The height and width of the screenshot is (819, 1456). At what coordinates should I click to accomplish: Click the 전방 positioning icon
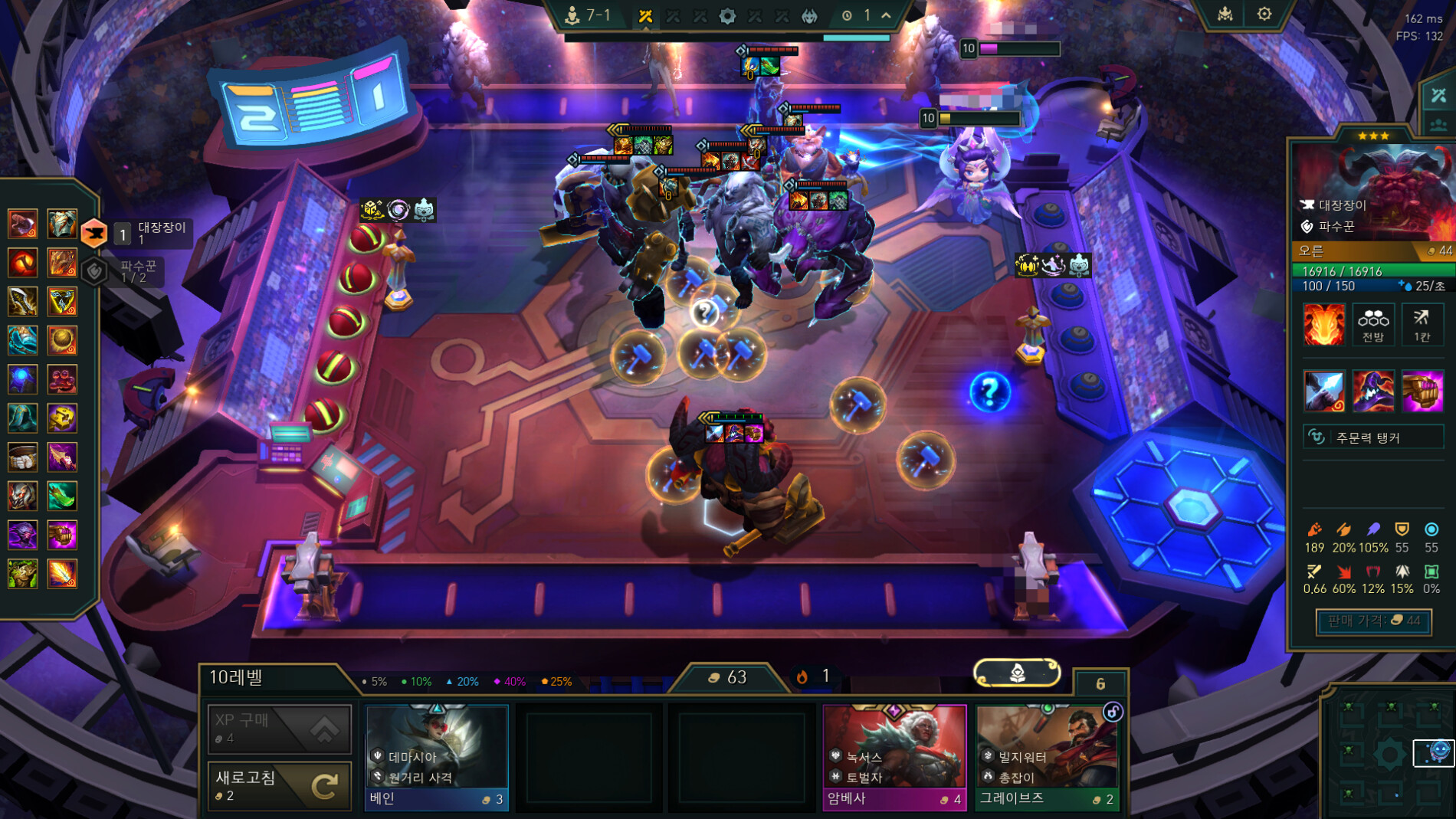pyautogui.click(x=1372, y=324)
